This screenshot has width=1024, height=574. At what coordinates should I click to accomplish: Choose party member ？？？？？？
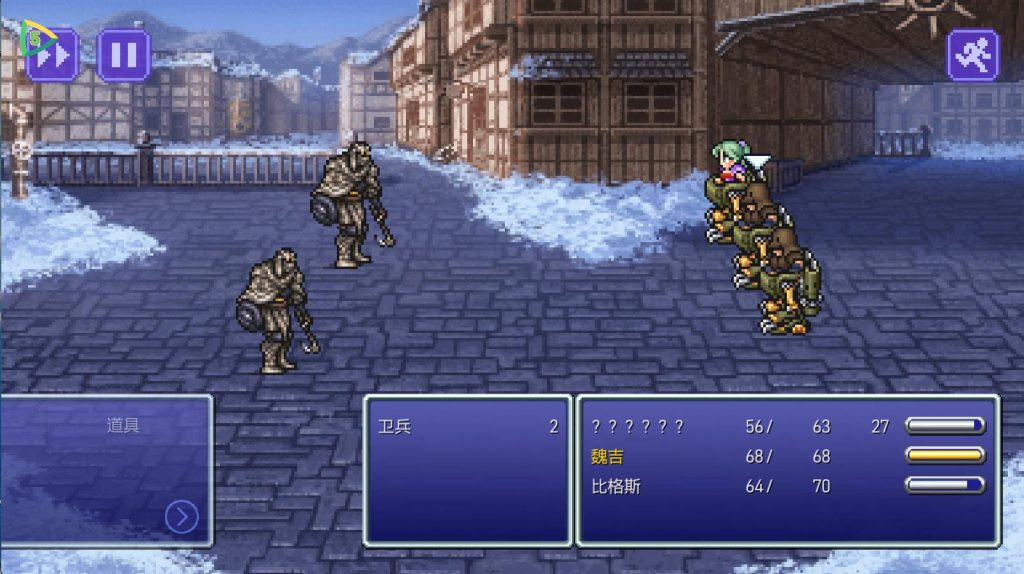pyautogui.click(x=638, y=427)
